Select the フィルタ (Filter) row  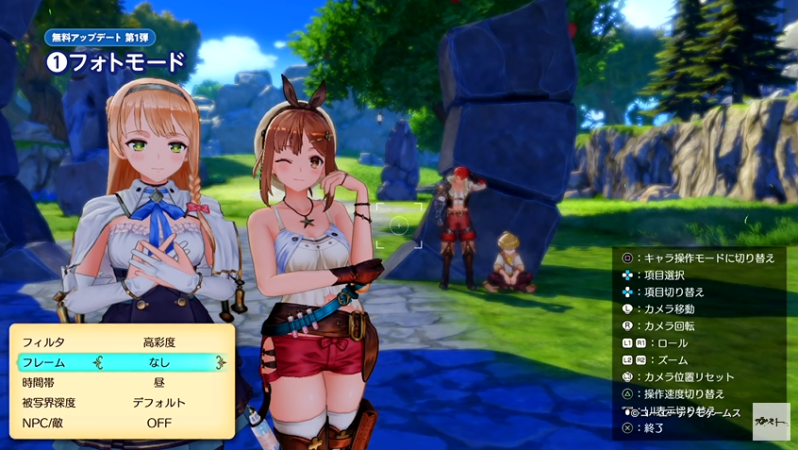tap(122, 342)
